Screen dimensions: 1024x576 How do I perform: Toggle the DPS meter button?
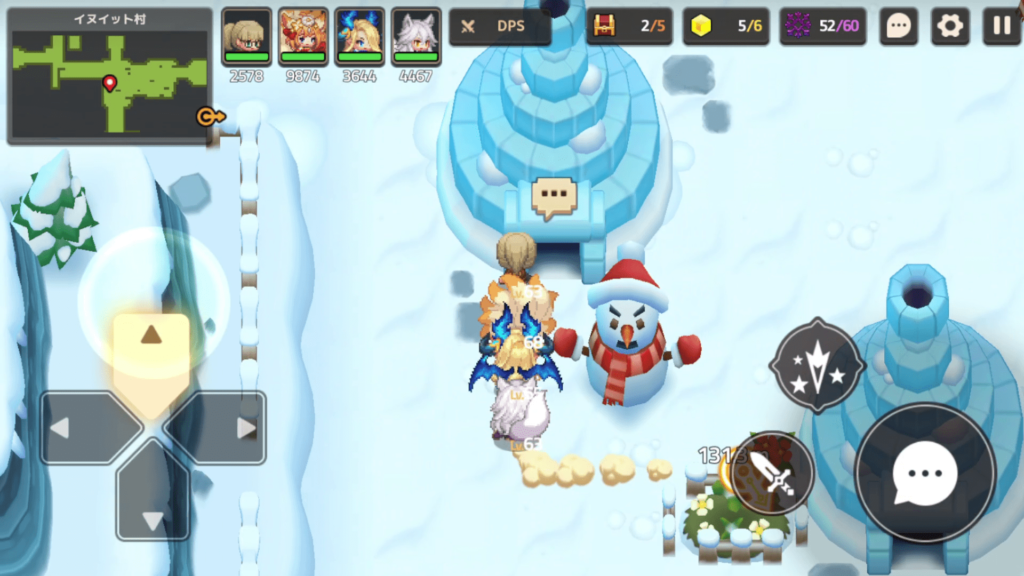coord(500,27)
